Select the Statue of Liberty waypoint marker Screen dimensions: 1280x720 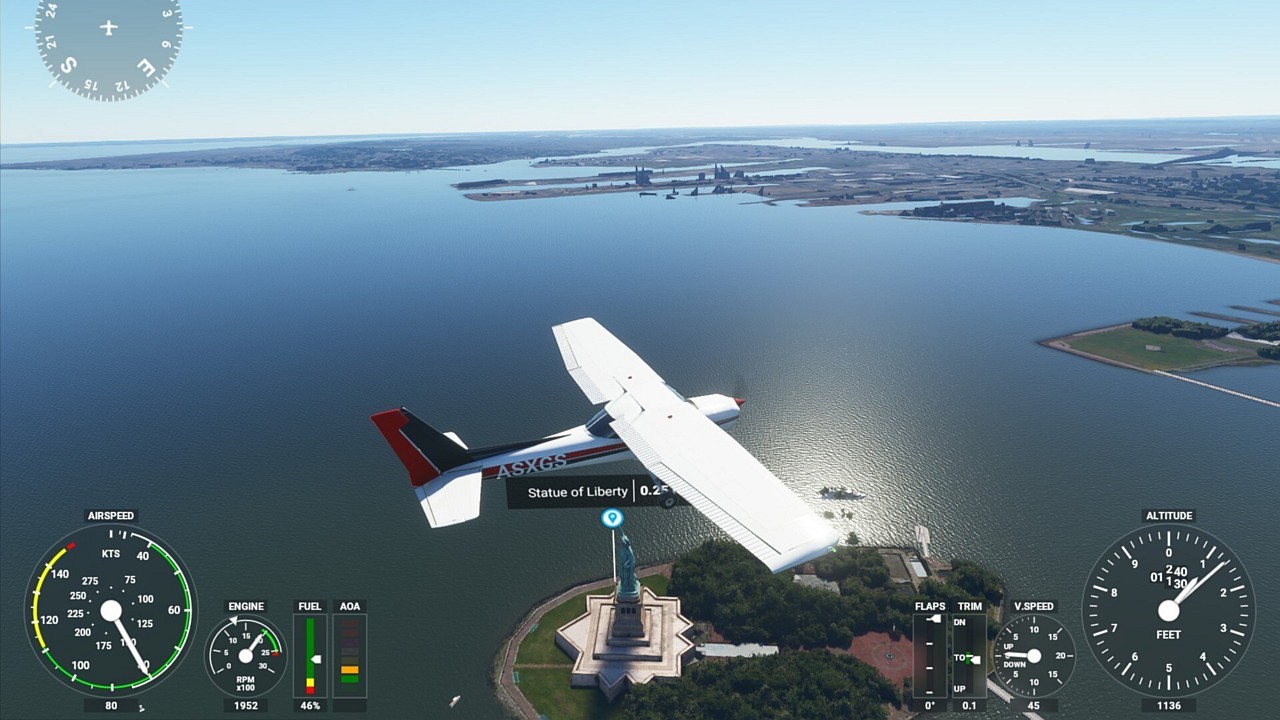612,518
